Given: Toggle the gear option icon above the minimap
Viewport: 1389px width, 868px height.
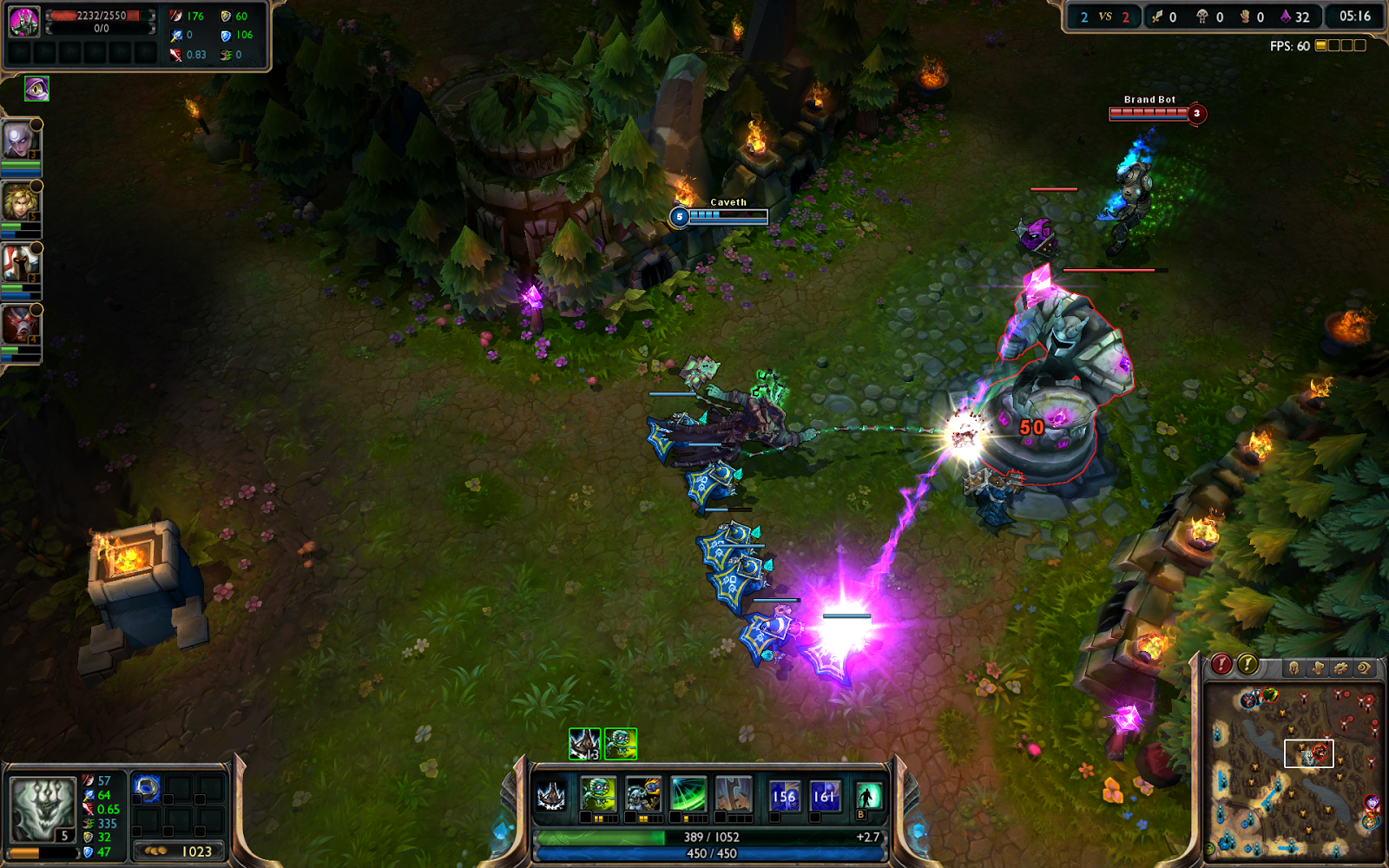Looking at the screenshot, I should (1341, 666).
